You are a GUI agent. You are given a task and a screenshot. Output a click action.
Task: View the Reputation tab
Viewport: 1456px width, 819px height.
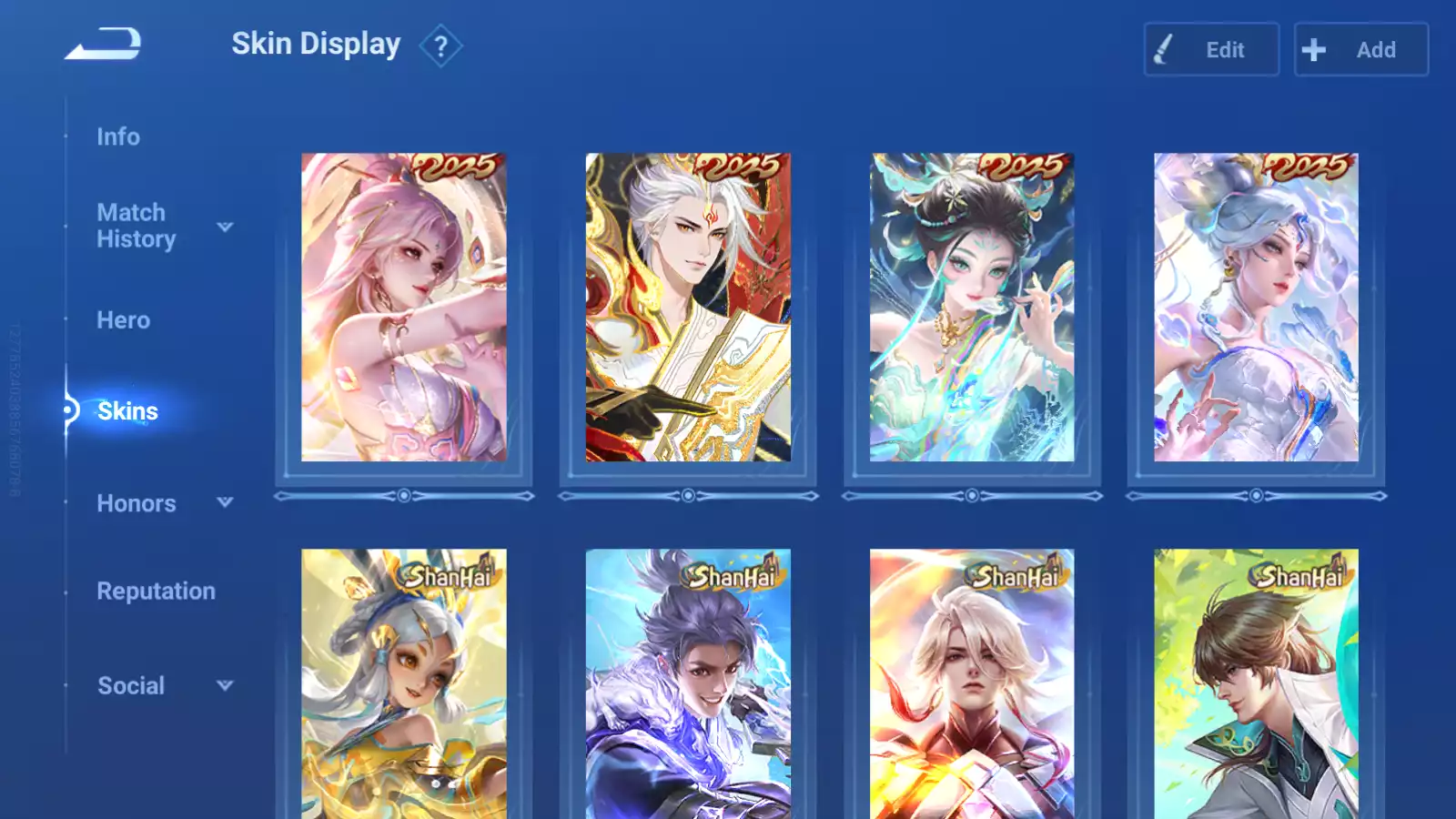156,591
